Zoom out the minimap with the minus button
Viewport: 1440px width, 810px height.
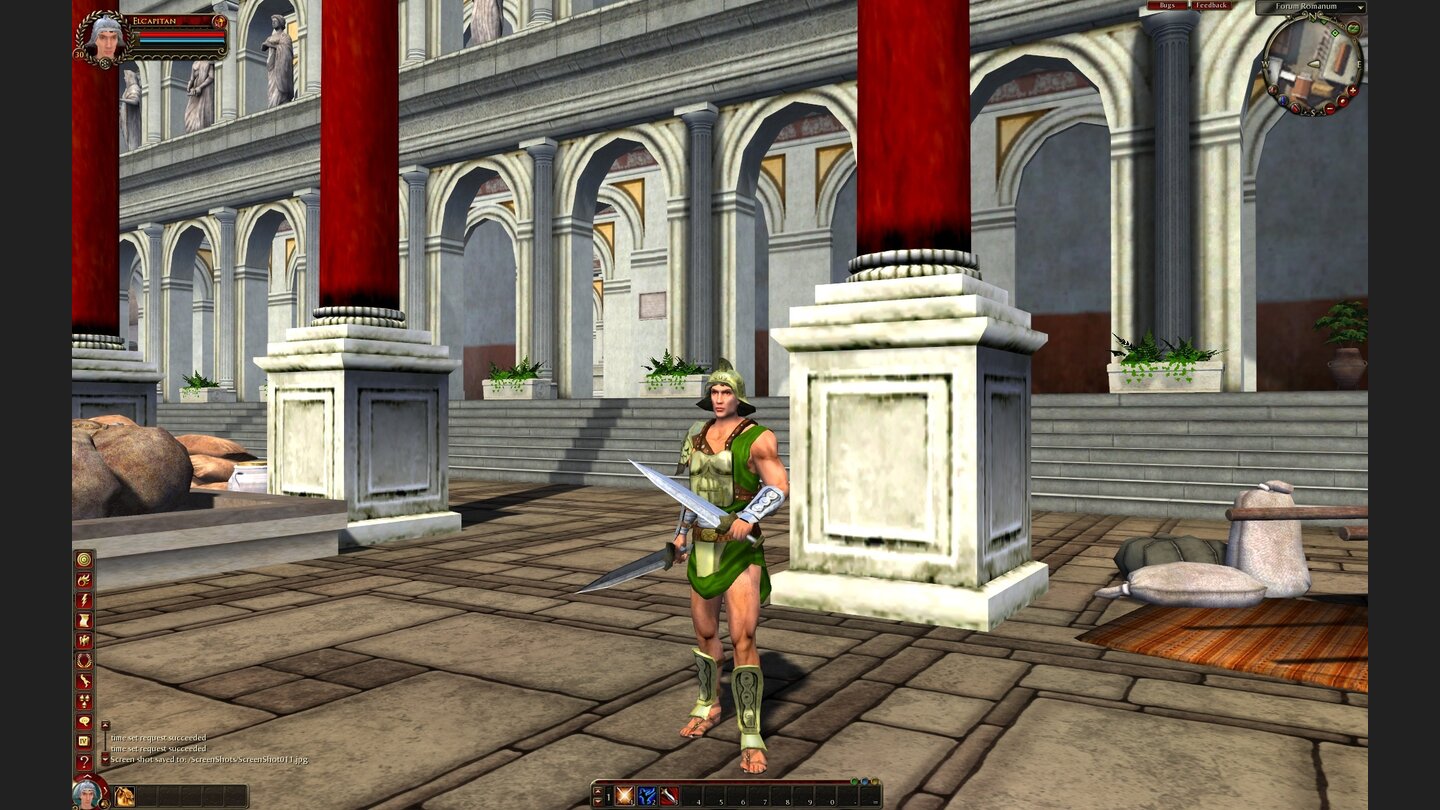[x=1330, y=108]
